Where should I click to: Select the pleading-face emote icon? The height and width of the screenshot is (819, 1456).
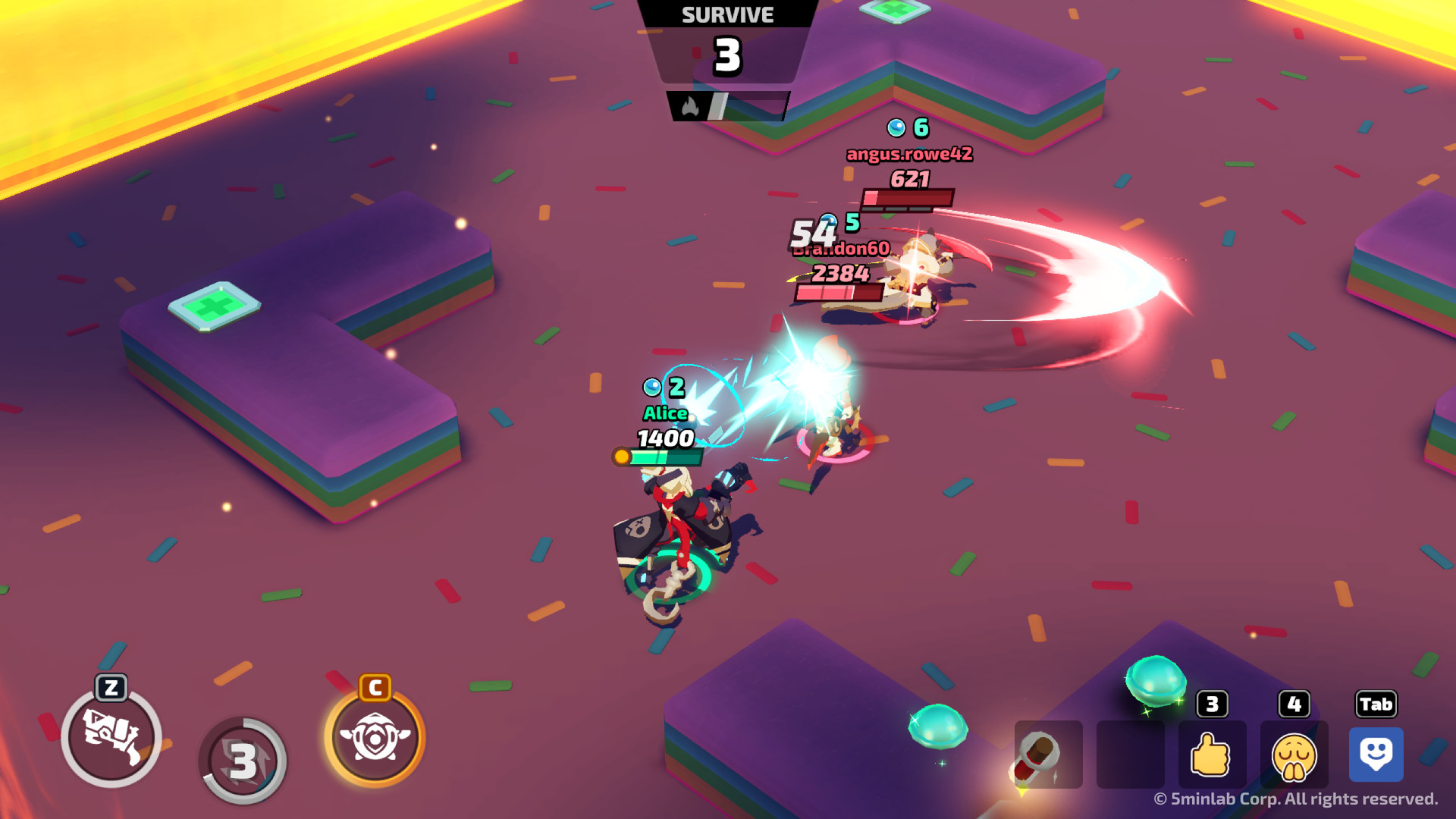[1294, 755]
